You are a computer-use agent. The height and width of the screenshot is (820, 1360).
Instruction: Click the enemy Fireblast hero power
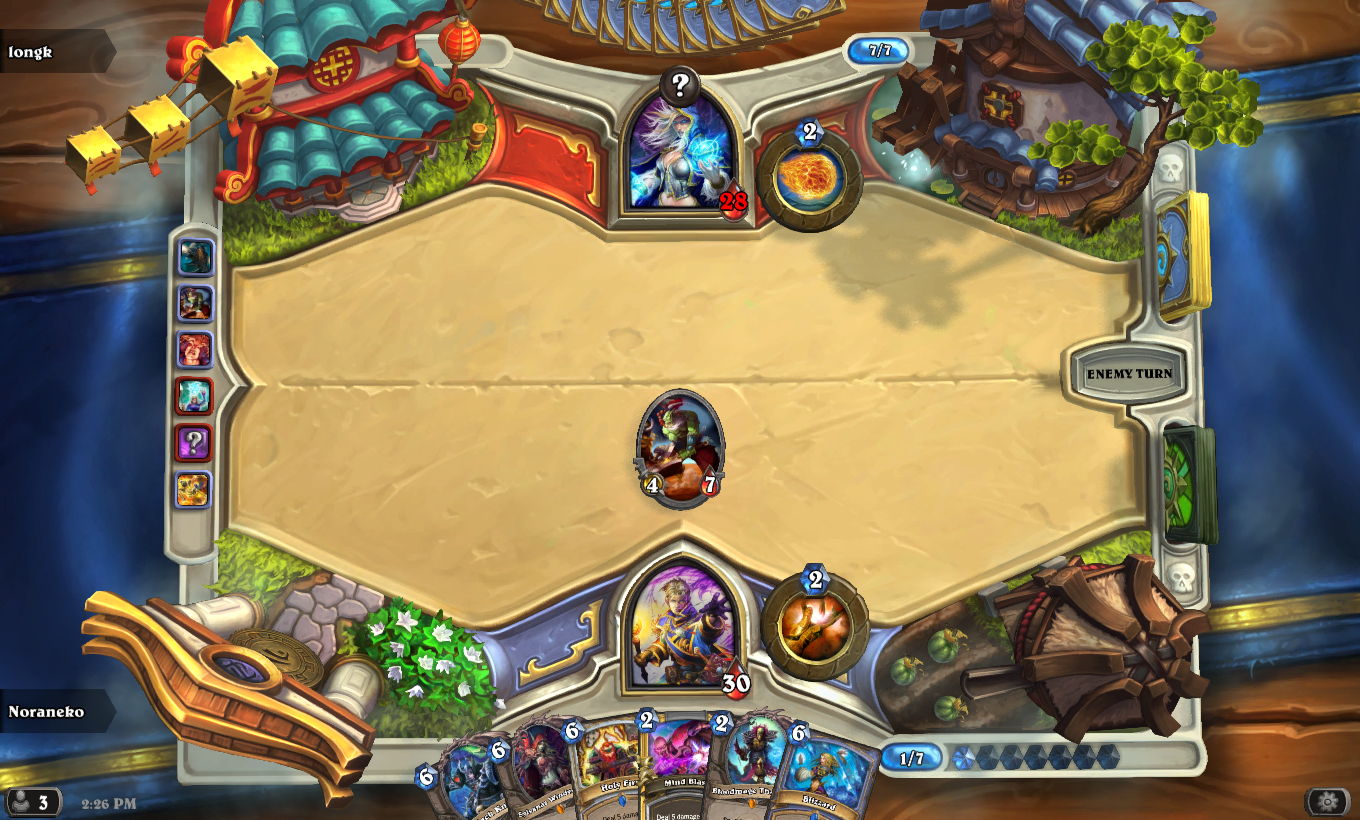click(809, 179)
